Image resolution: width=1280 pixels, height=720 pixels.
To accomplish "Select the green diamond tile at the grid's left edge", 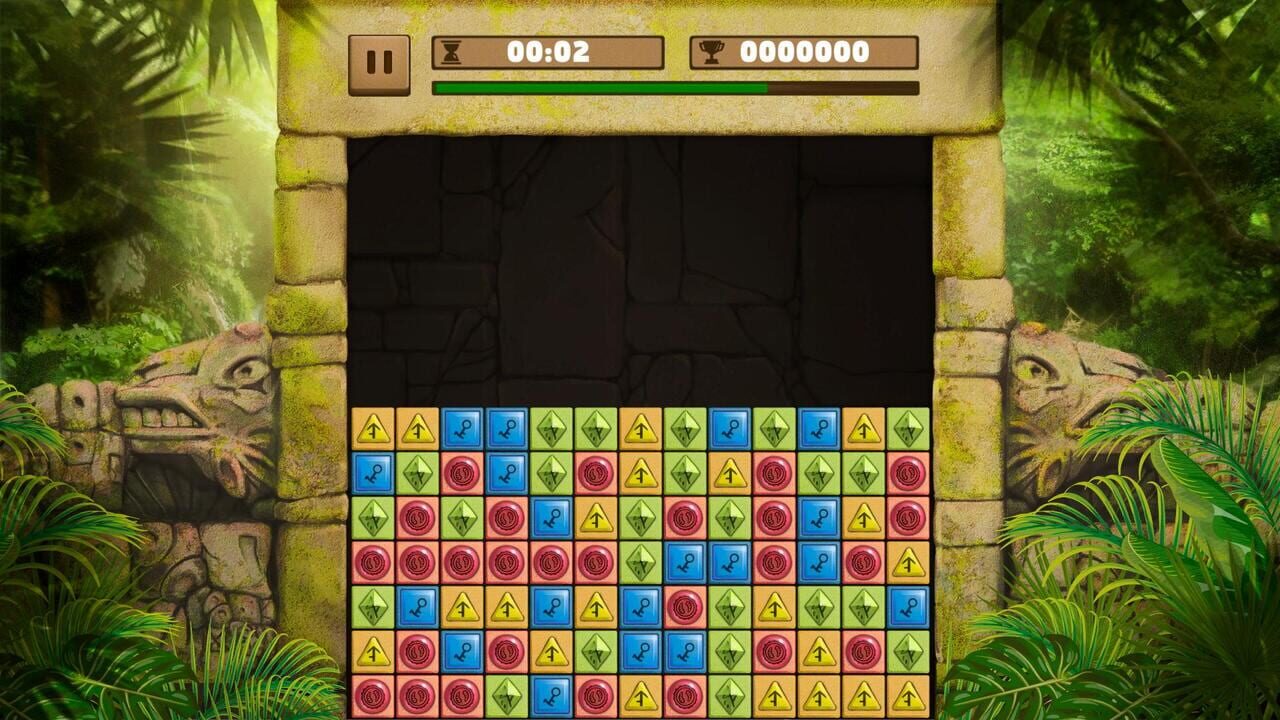I will tap(370, 518).
